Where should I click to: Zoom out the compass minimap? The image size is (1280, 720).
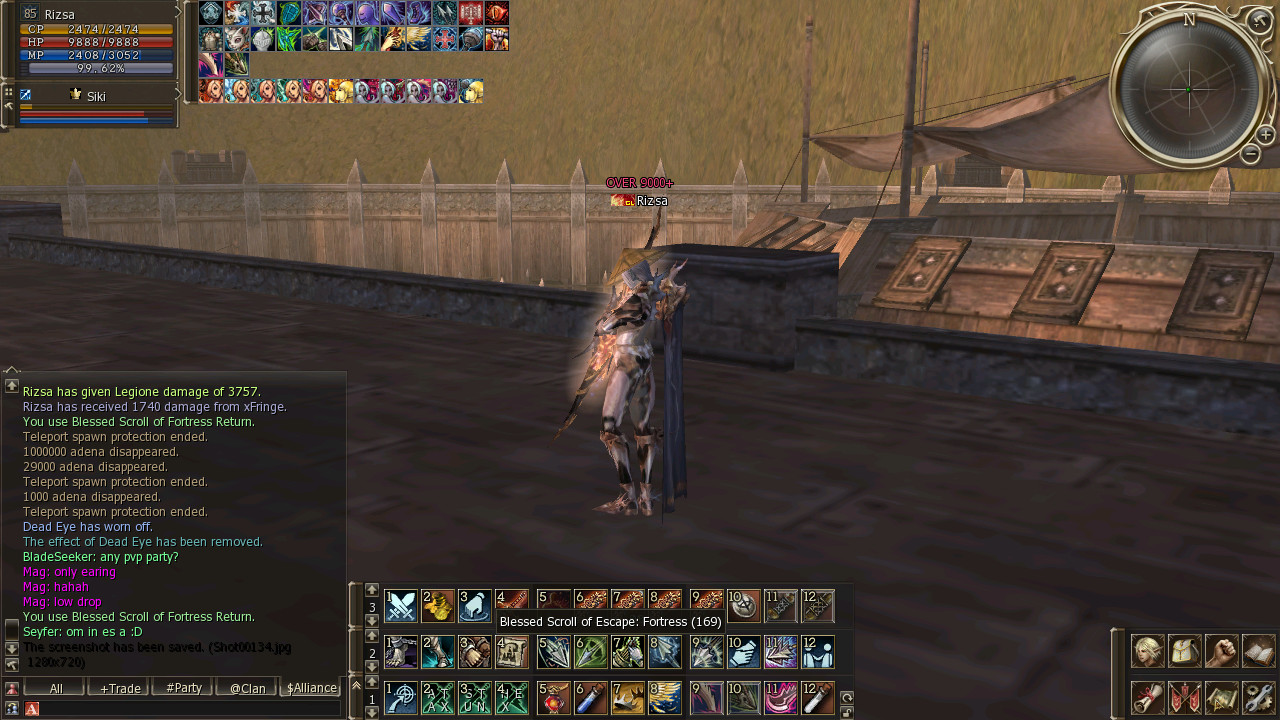pos(1250,154)
